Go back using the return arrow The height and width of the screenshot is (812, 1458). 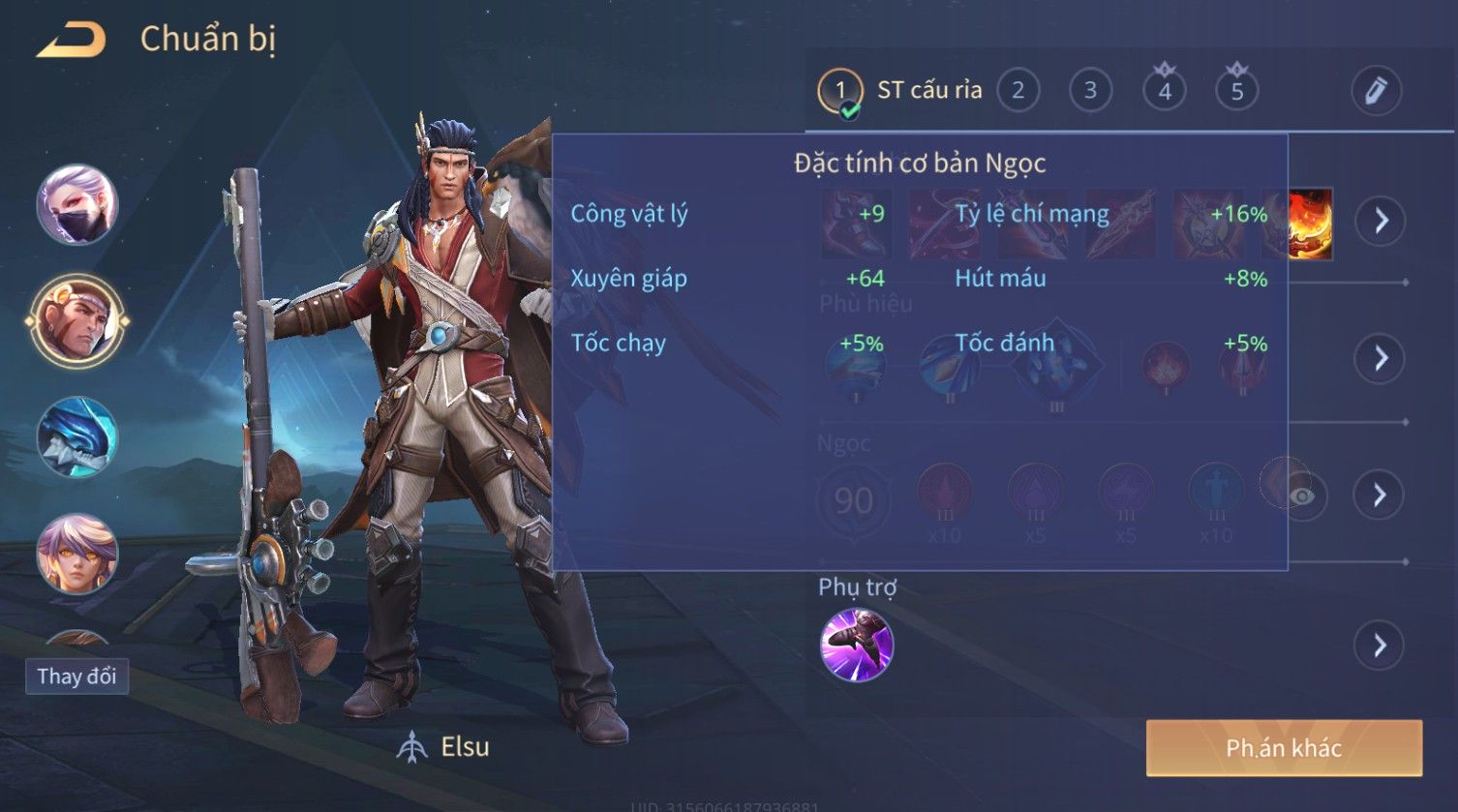coord(72,41)
